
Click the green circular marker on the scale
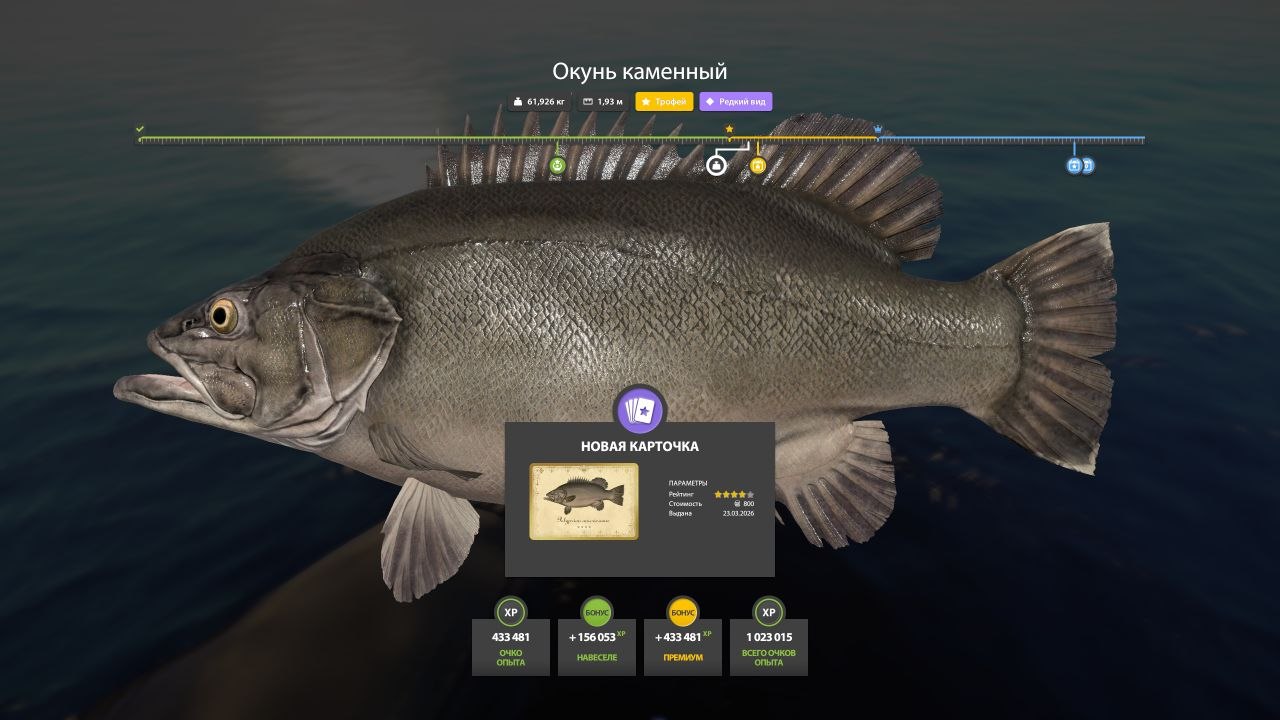(x=558, y=165)
